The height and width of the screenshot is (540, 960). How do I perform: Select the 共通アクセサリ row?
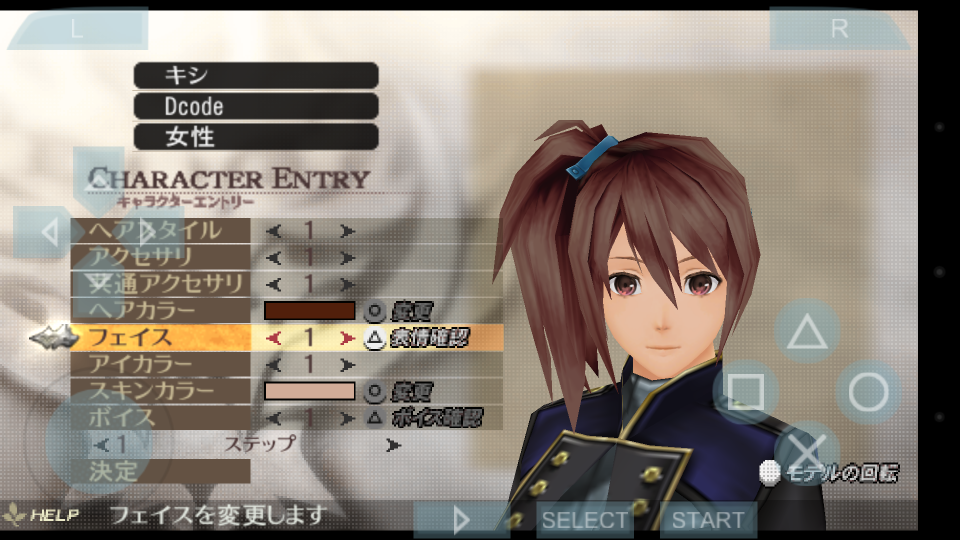160,284
